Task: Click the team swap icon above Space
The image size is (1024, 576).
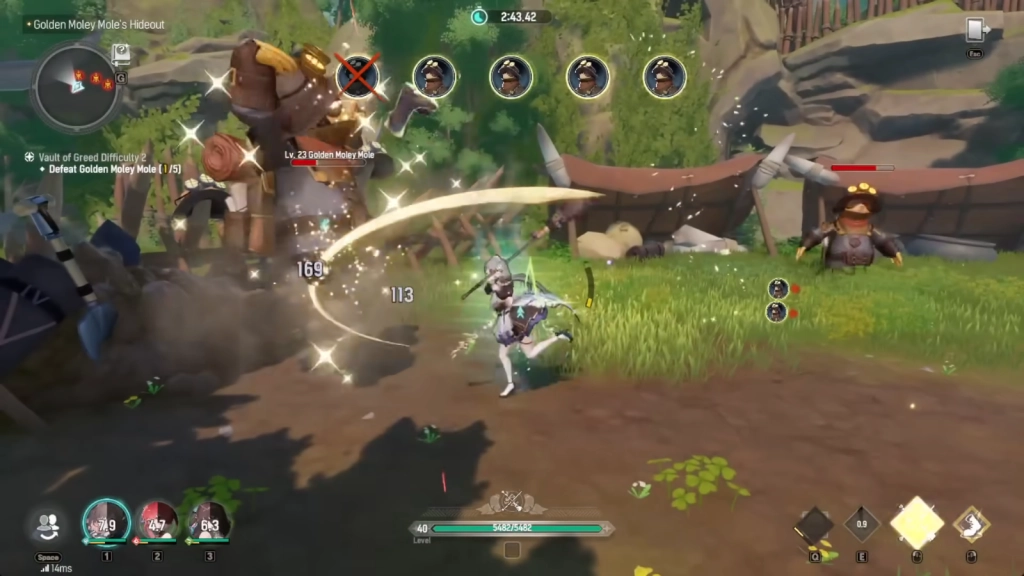Action: click(x=48, y=524)
